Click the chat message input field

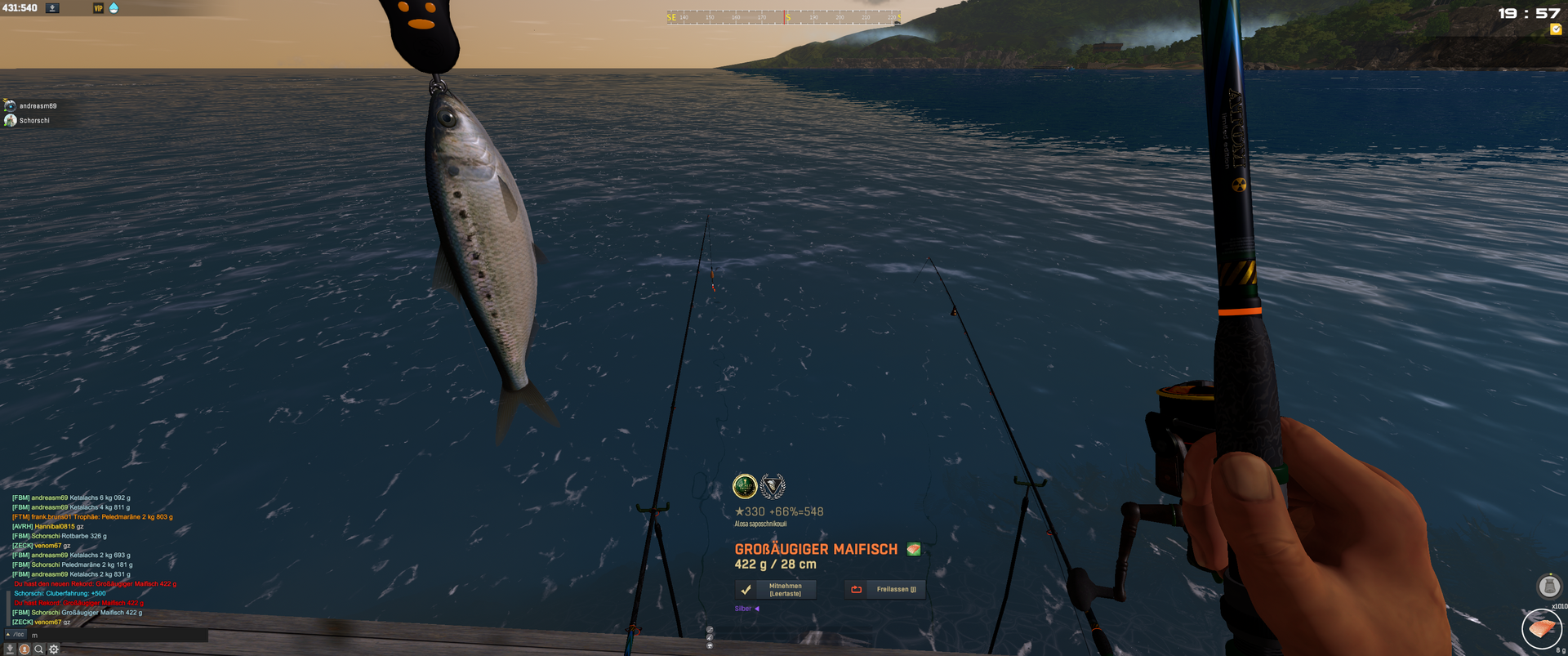pos(118,635)
